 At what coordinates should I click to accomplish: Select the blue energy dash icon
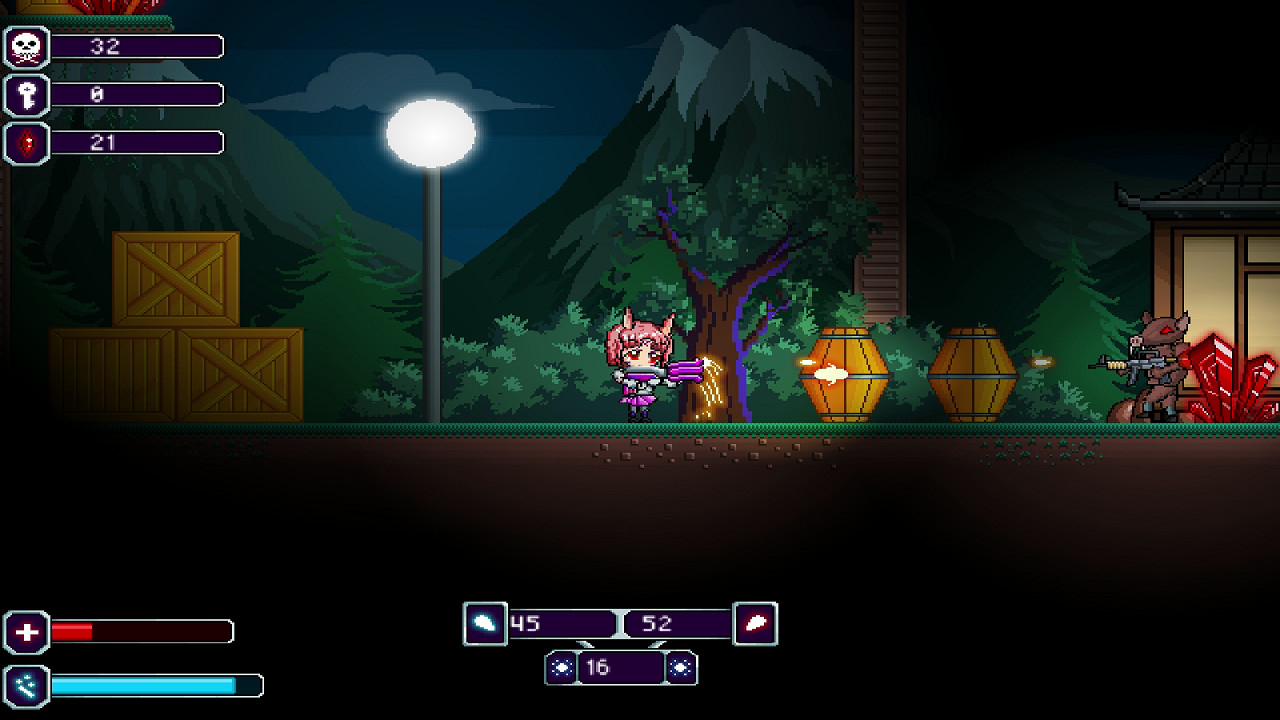[27, 686]
